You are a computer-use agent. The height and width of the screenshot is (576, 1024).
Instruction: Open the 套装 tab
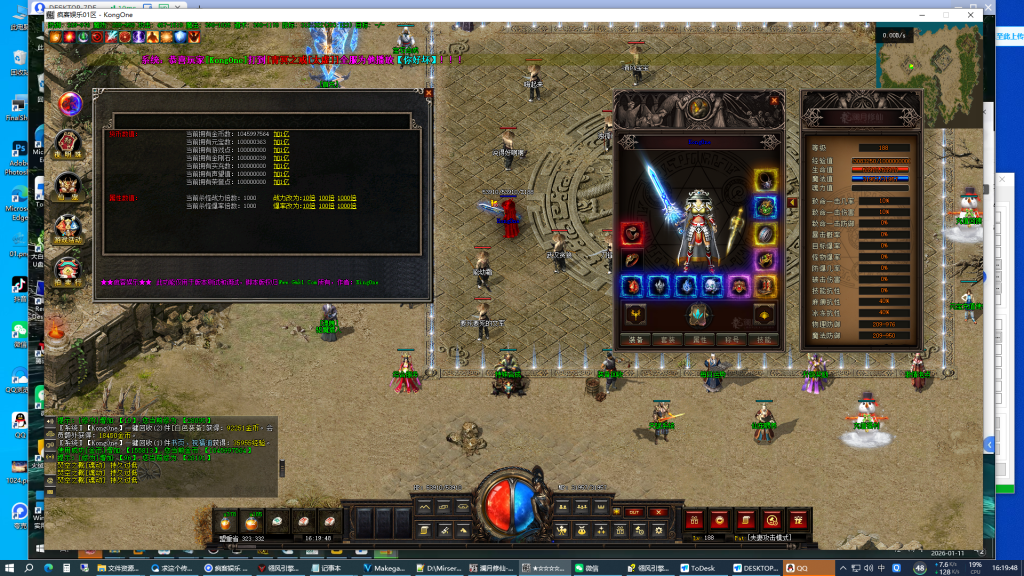pos(668,339)
